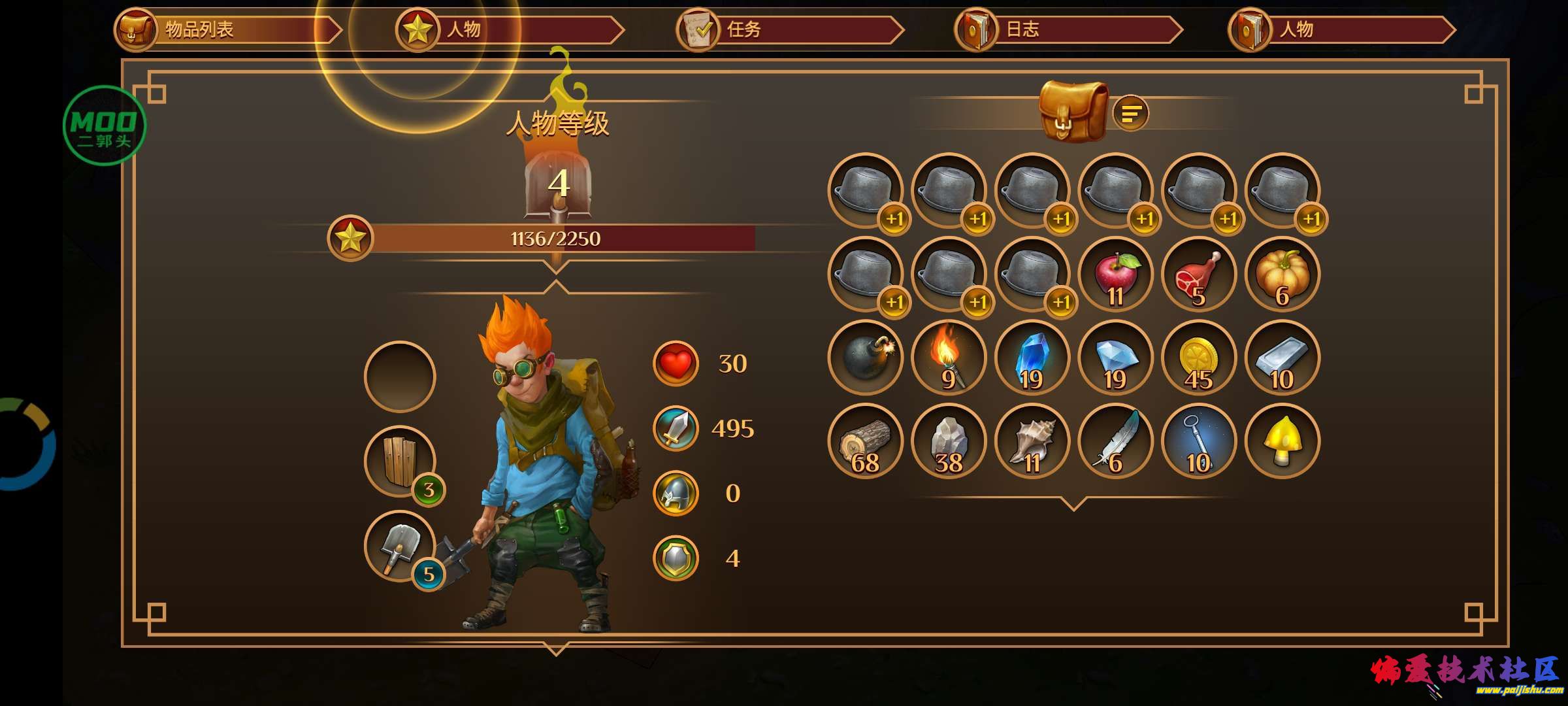Select the burning torch item slot
Image resolution: width=1568 pixels, height=706 pixels.
click(x=949, y=358)
